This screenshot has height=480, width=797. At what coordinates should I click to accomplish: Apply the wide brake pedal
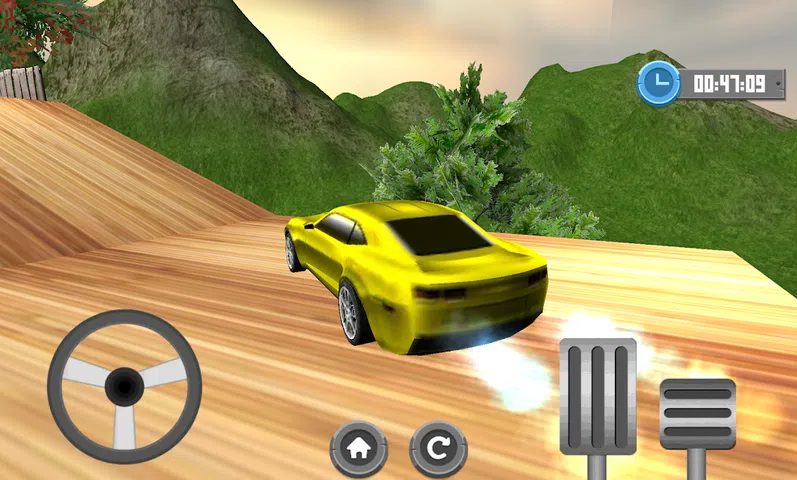click(x=697, y=411)
